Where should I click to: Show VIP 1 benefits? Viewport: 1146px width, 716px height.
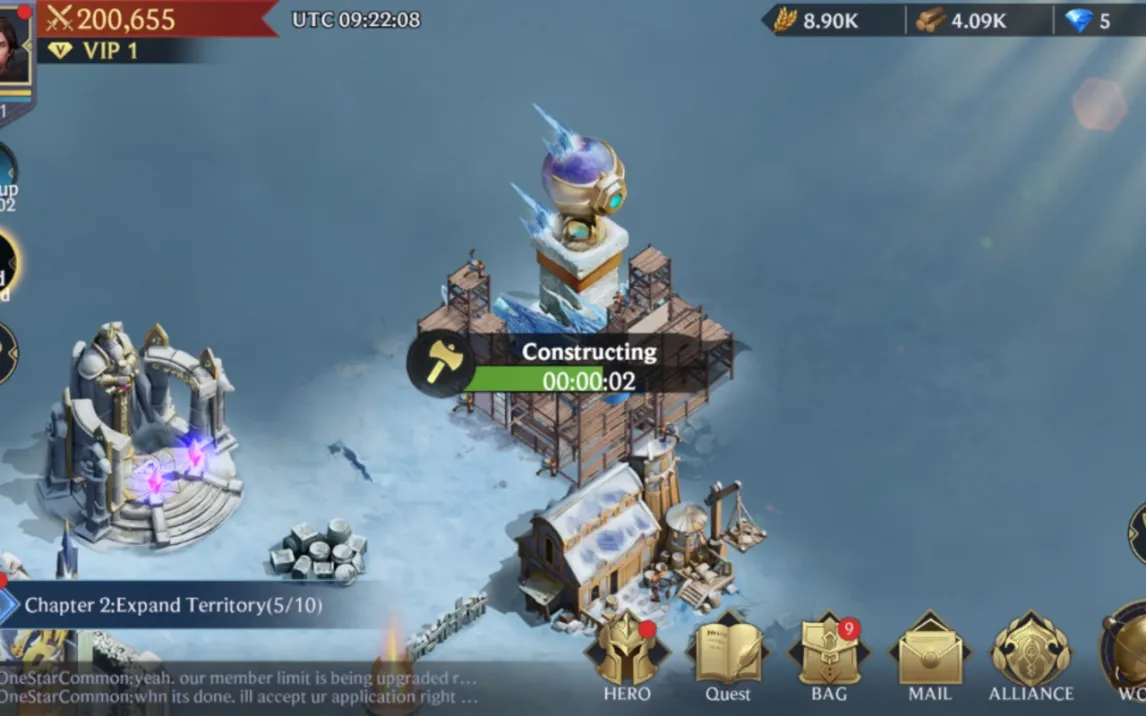click(x=98, y=51)
